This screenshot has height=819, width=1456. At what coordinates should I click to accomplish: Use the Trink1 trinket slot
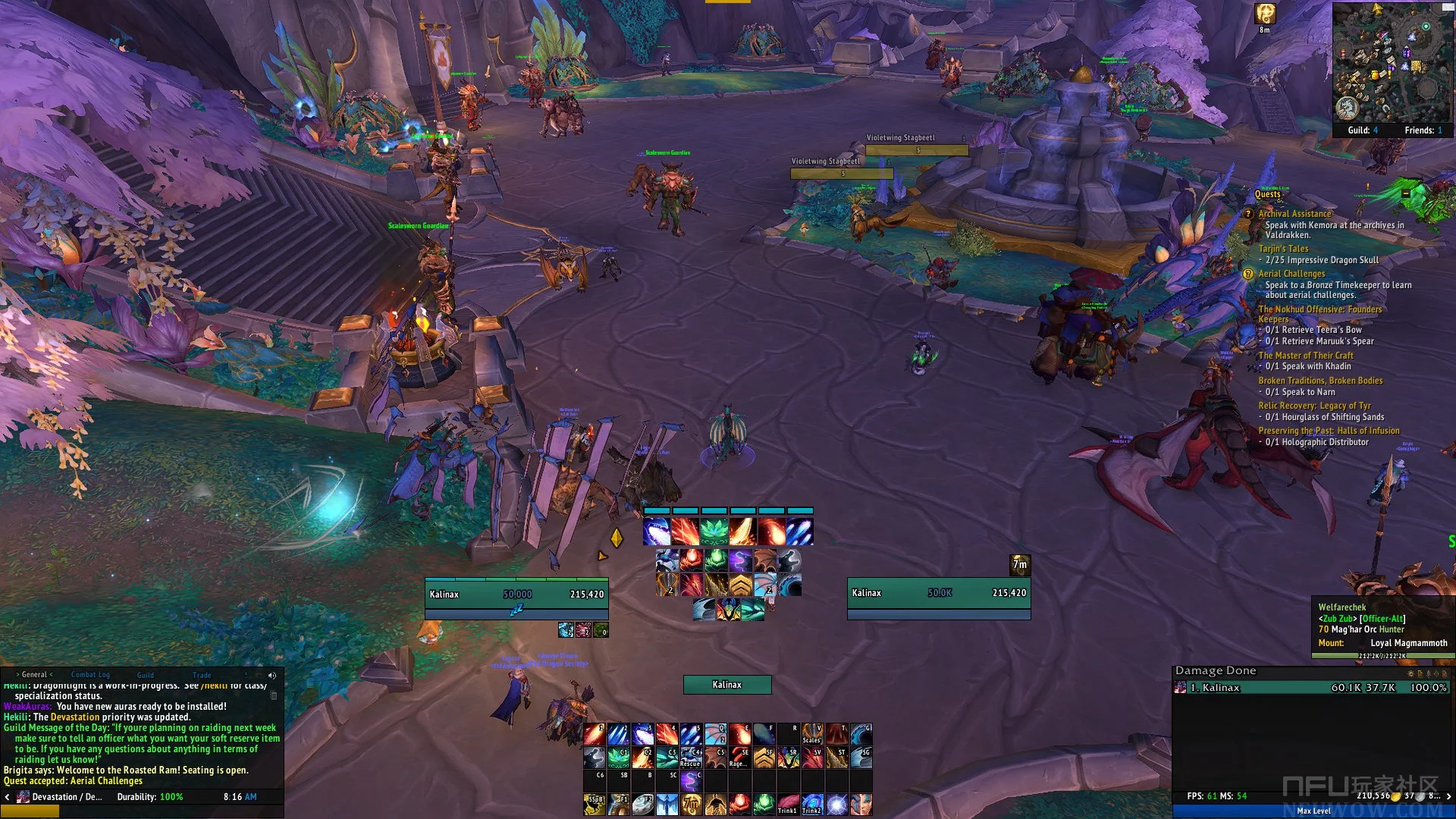click(787, 804)
